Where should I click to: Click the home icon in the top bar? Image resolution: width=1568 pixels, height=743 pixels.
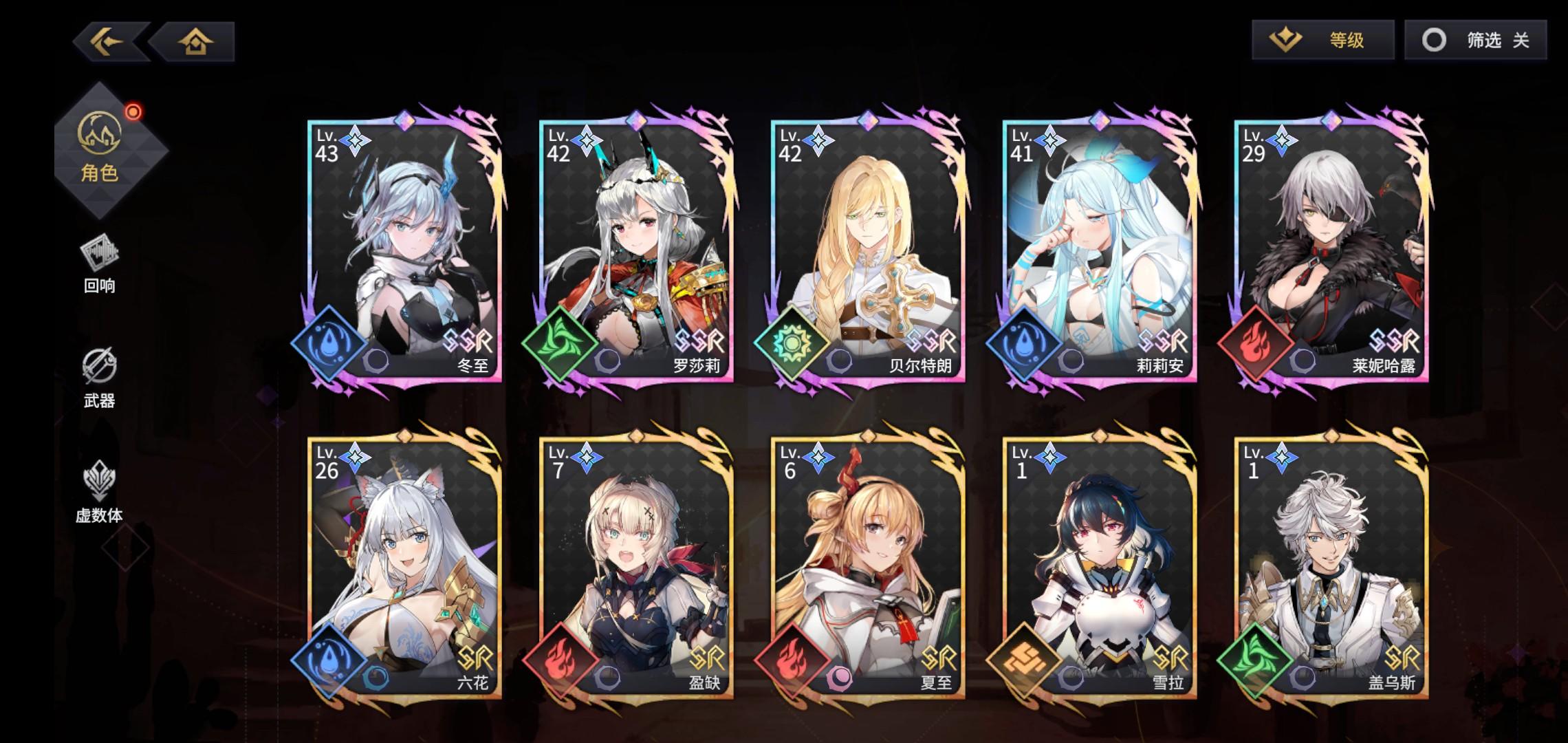197,43
